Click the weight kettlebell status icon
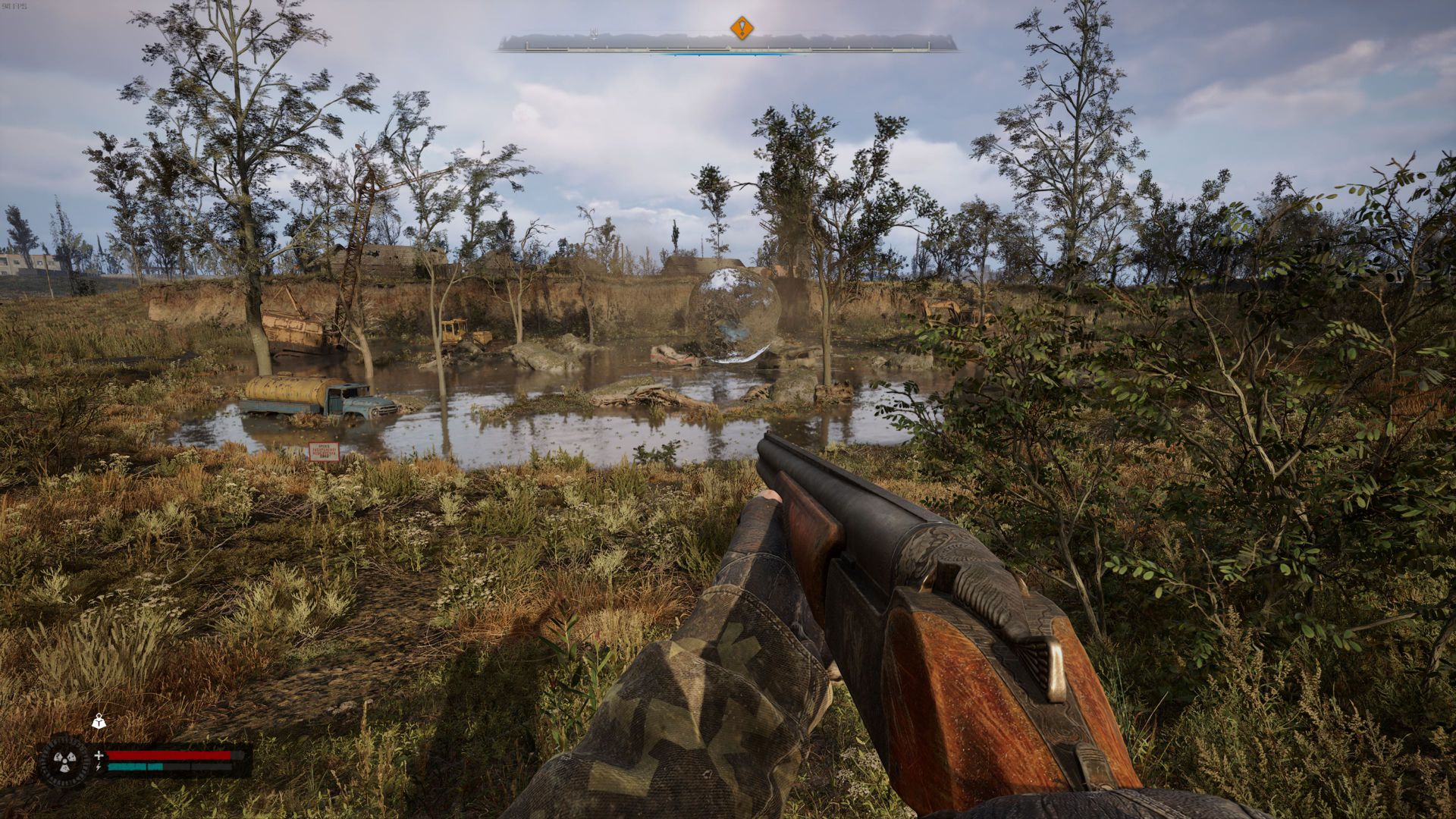 [99, 722]
